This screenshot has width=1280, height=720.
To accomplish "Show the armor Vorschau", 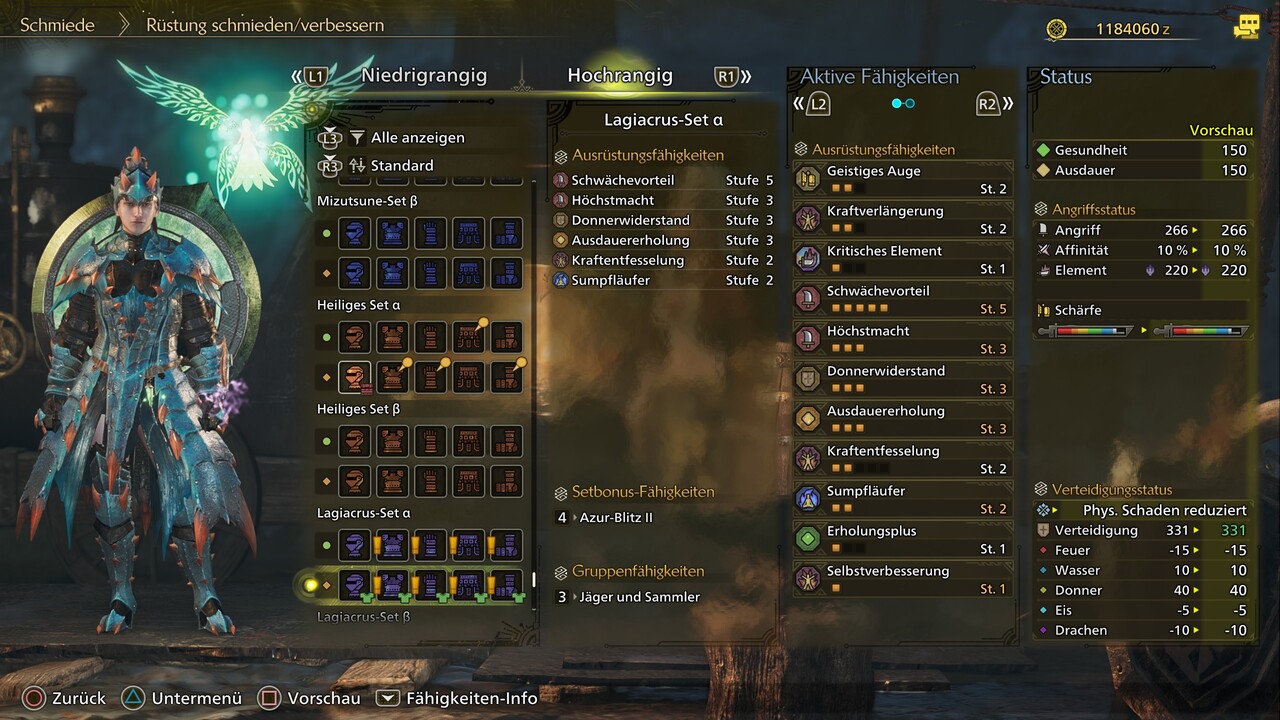I will pos(308,698).
